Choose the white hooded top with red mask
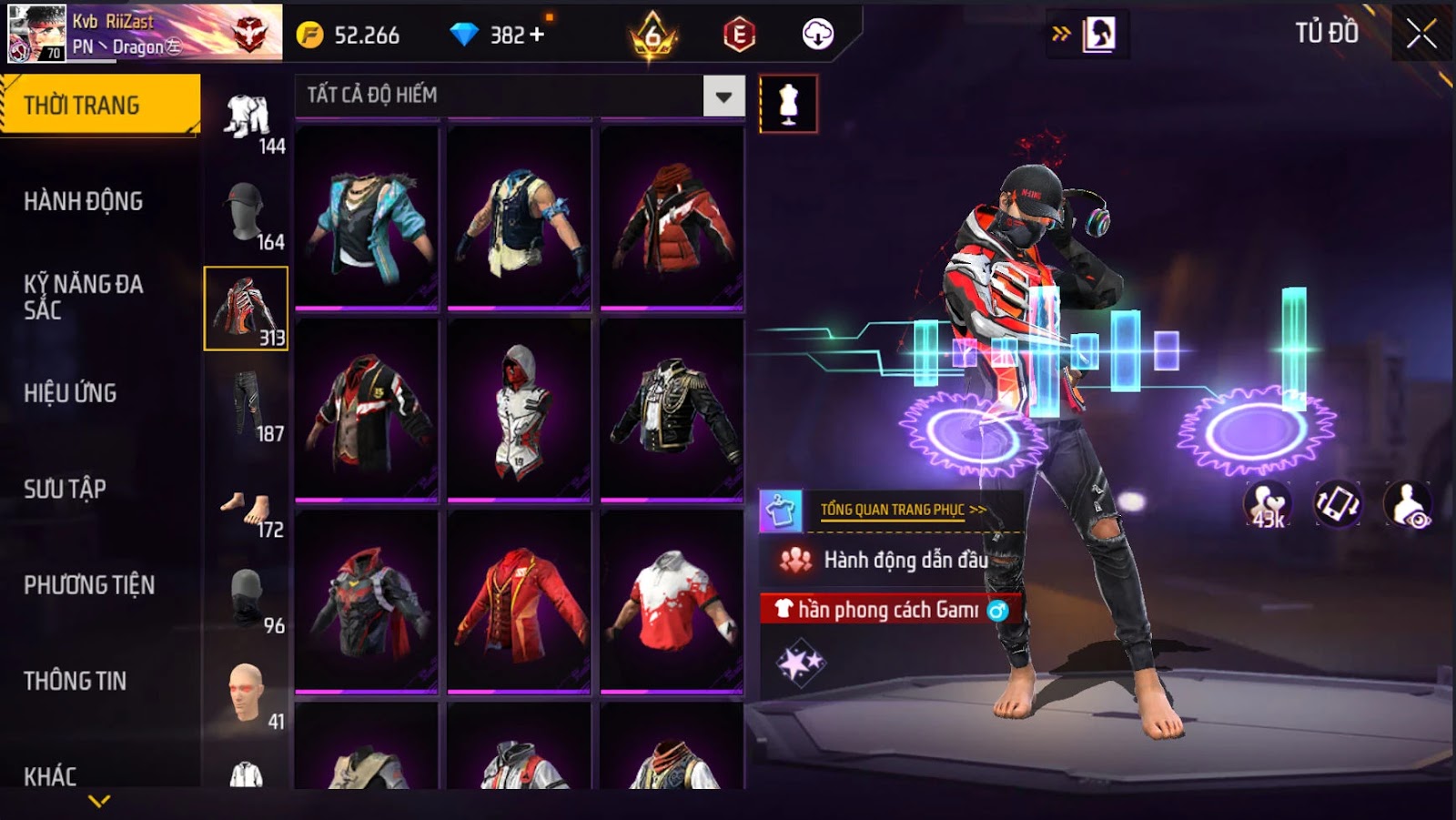 (519, 410)
